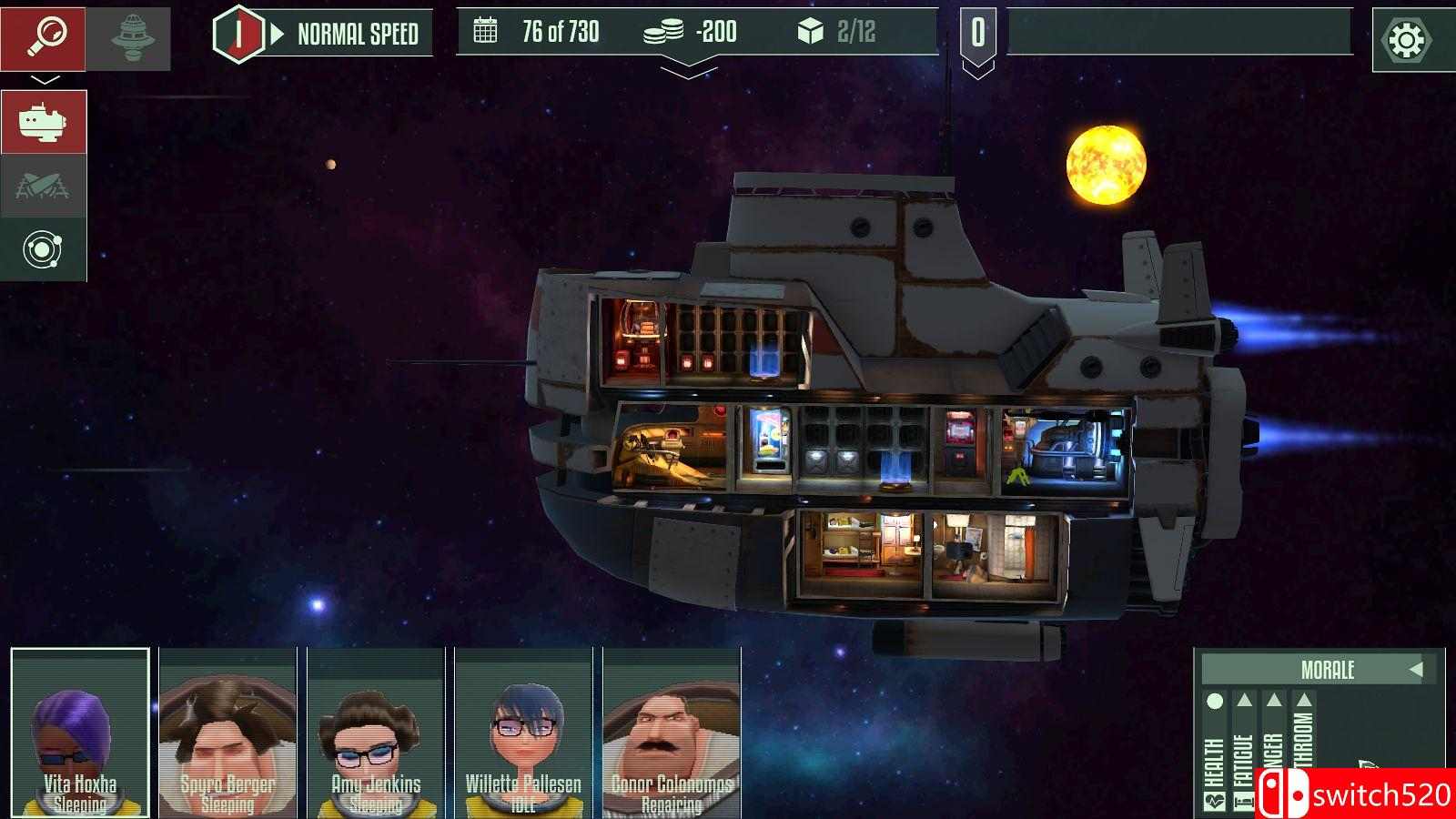Expand the resources dropdown chevron
This screenshot has height=819, width=1456.
[689, 68]
